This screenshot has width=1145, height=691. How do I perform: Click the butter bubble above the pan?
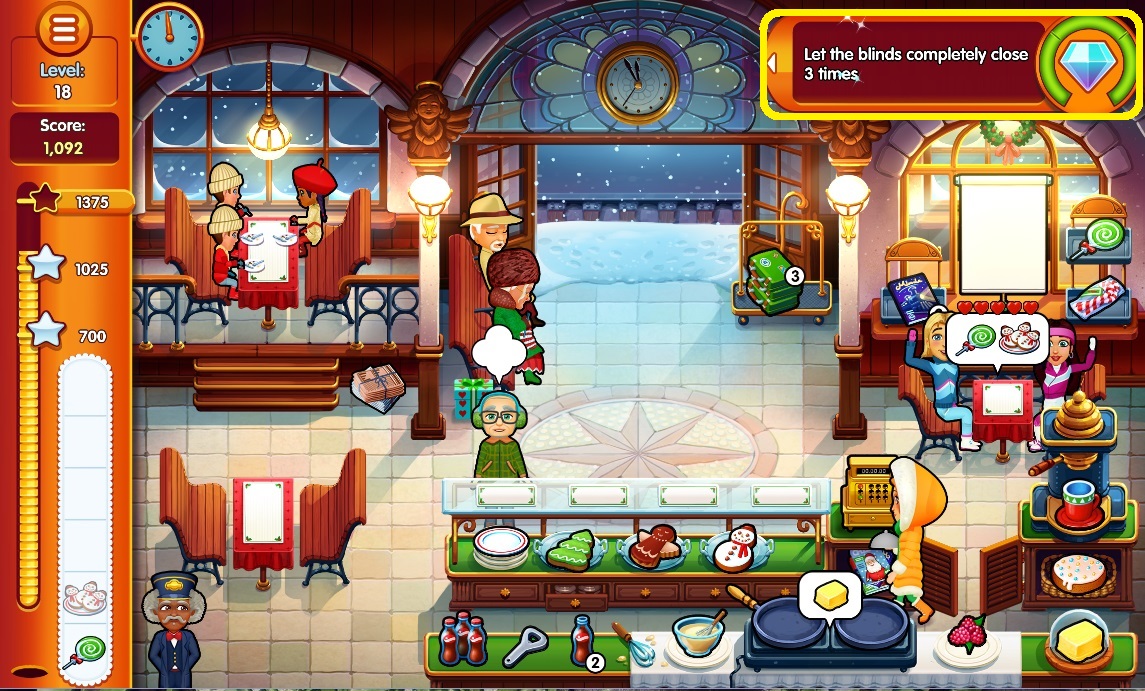point(830,597)
